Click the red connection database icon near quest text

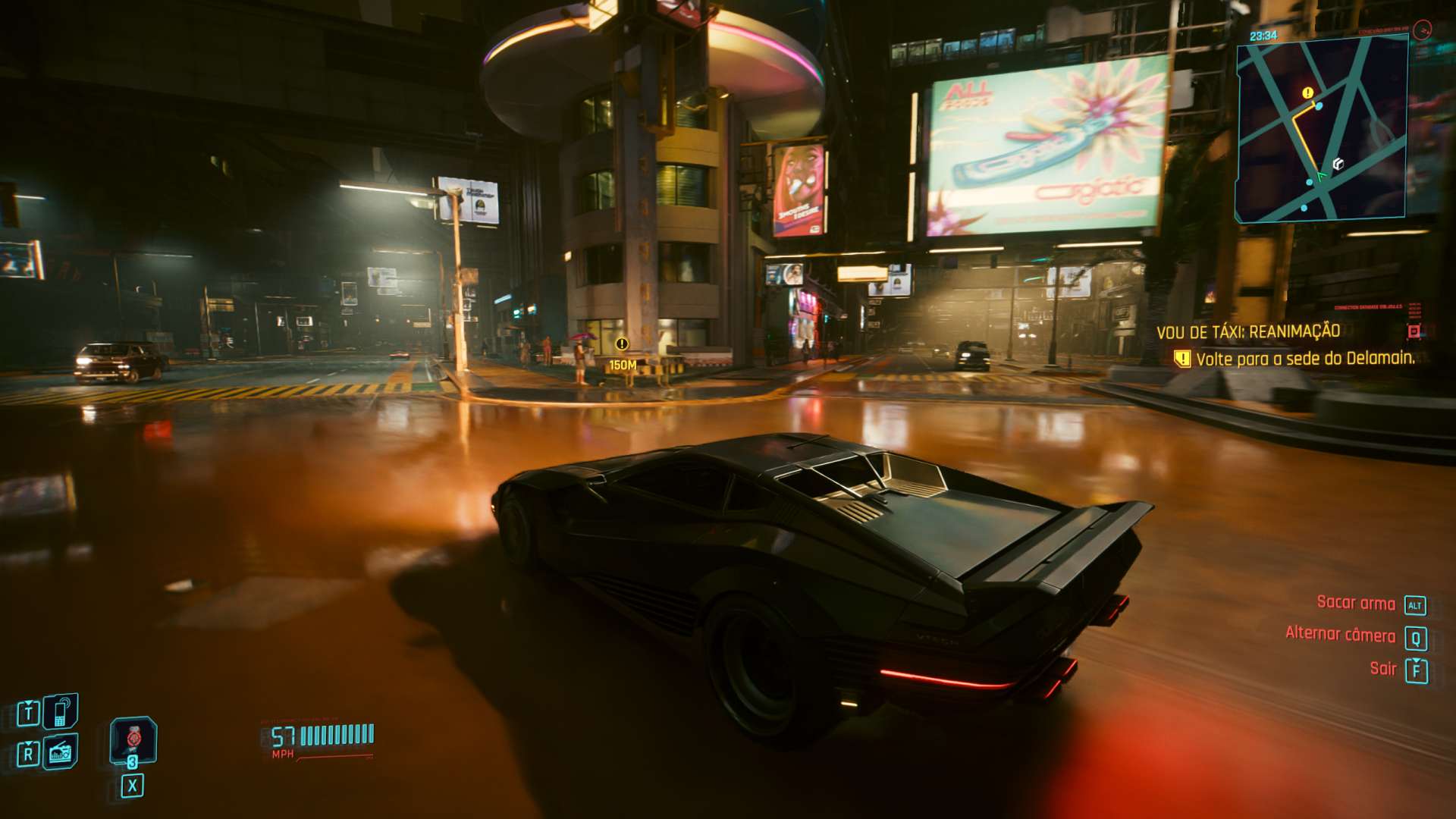point(1413,331)
